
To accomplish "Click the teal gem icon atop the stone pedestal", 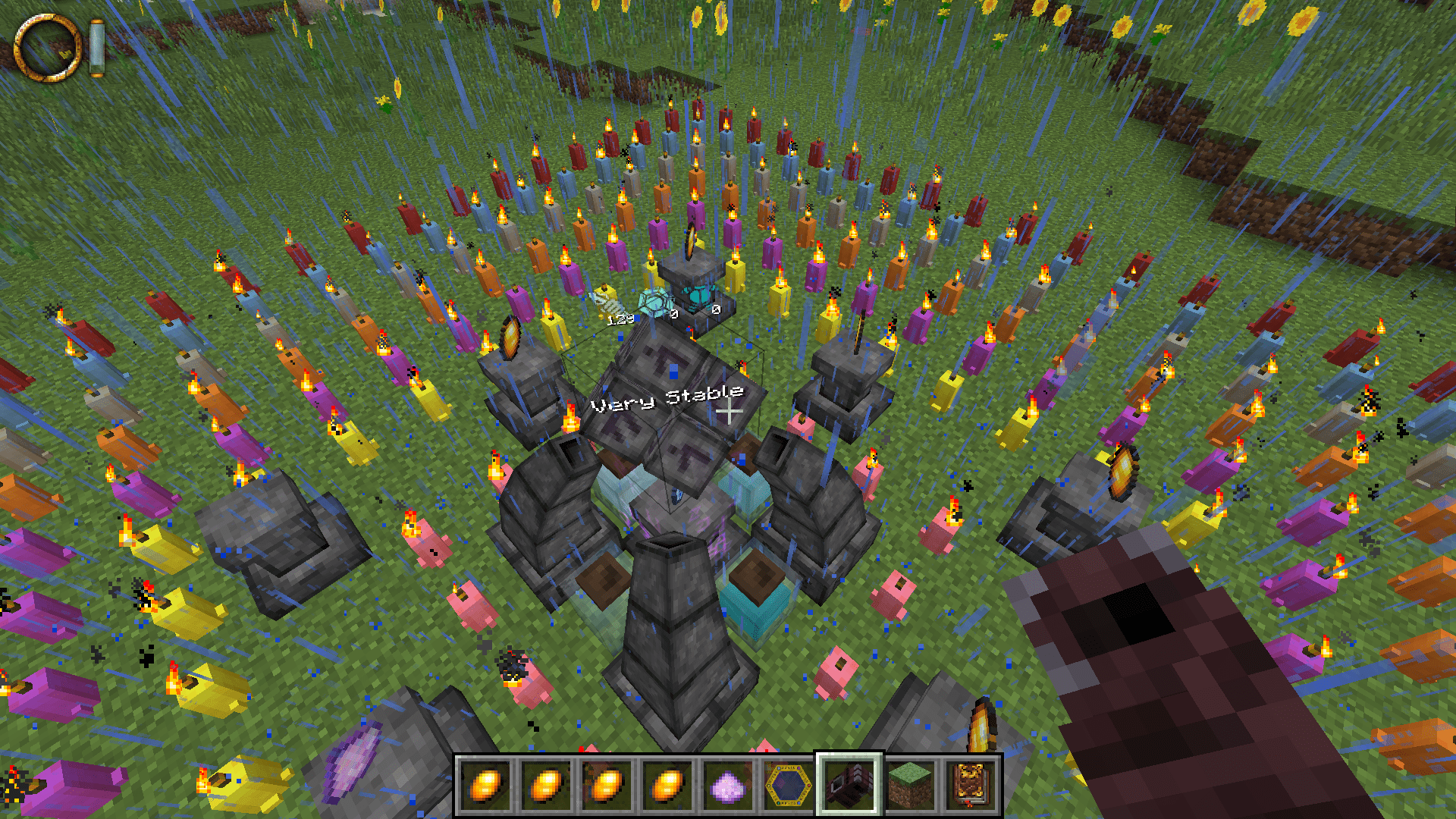I will [700, 294].
